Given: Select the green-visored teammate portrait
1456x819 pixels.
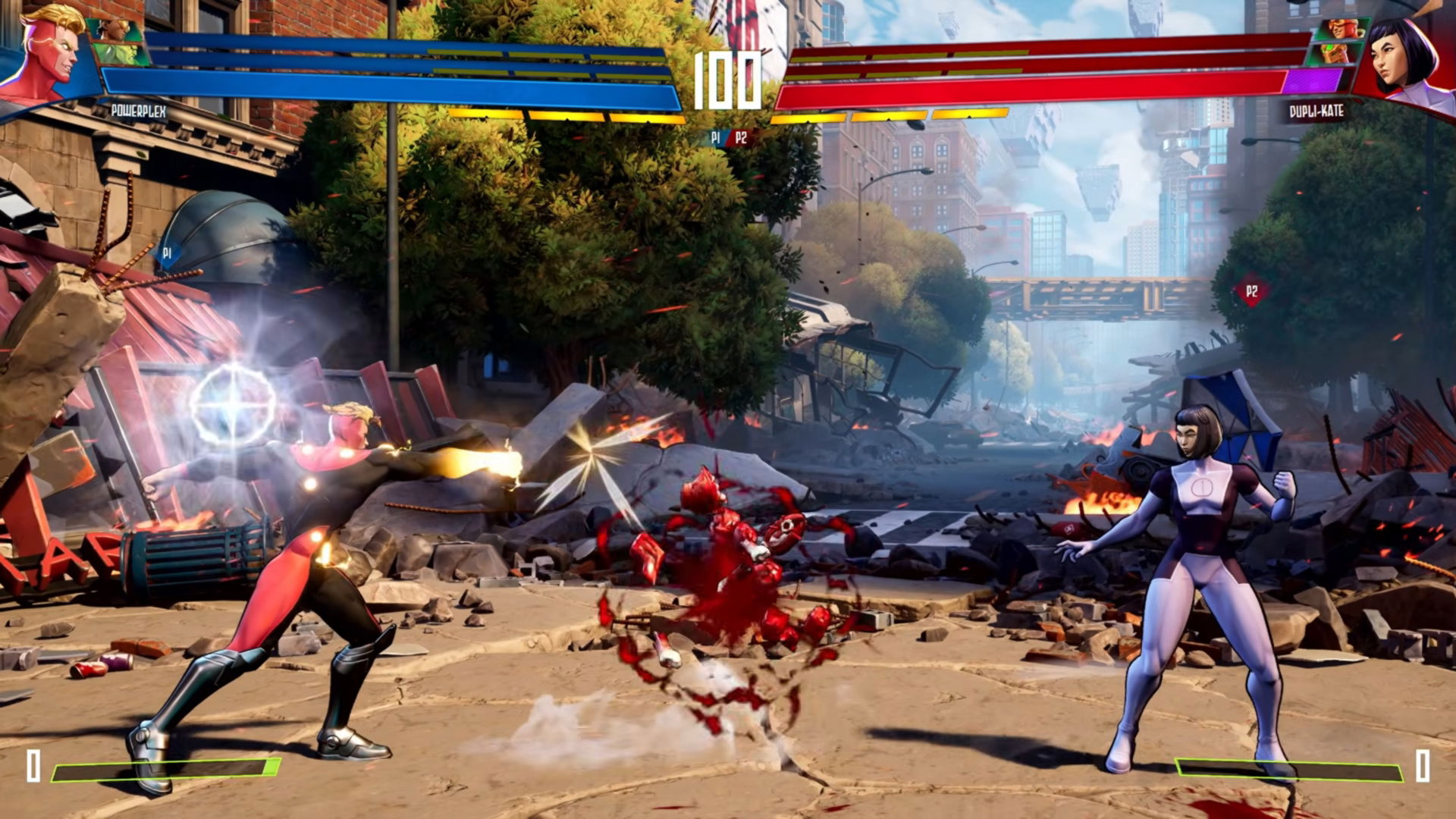Looking at the screenshot, I should [1333, 53].
